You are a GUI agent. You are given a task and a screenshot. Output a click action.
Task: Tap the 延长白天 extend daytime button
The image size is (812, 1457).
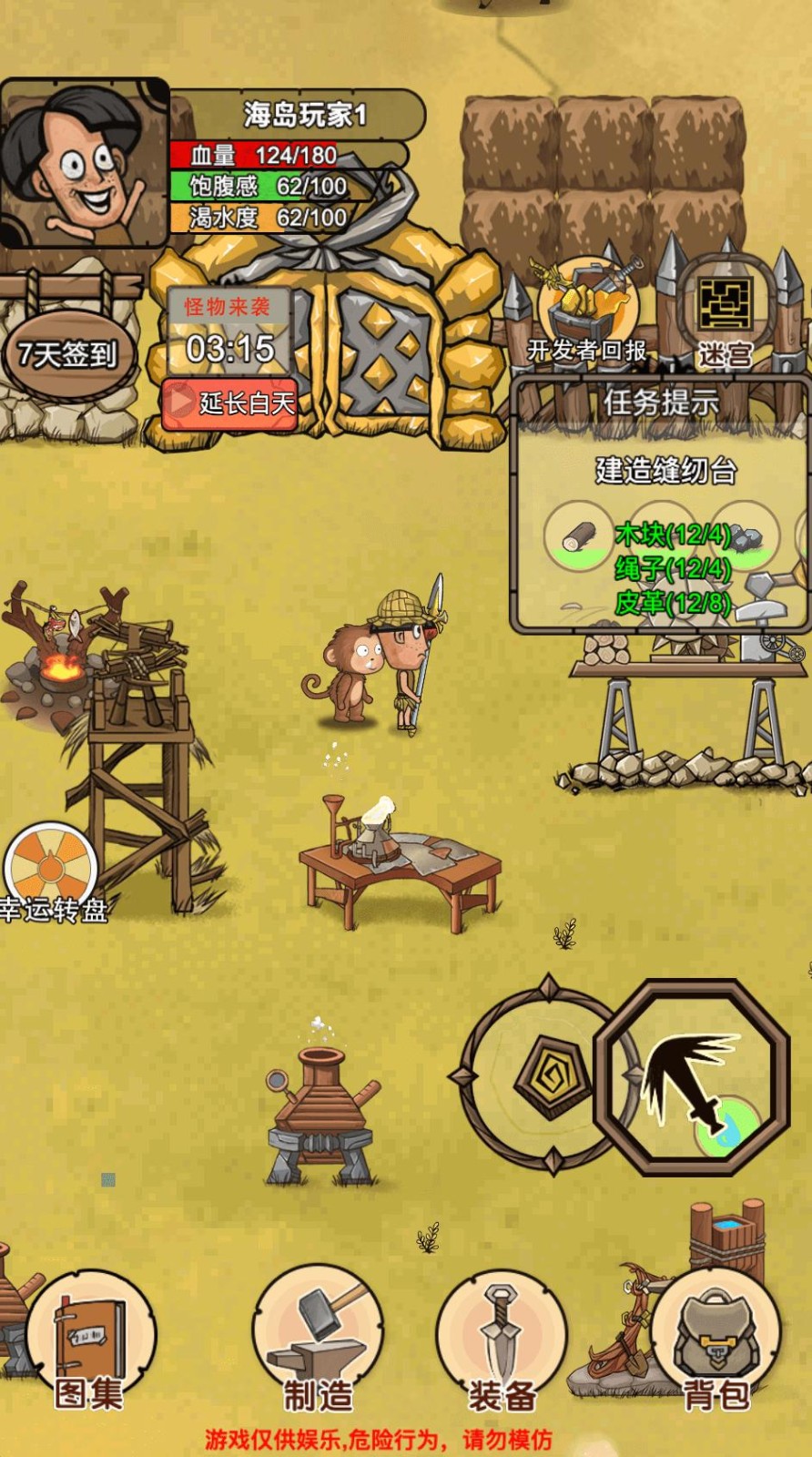pyautogui.click(x=230, y=402)
